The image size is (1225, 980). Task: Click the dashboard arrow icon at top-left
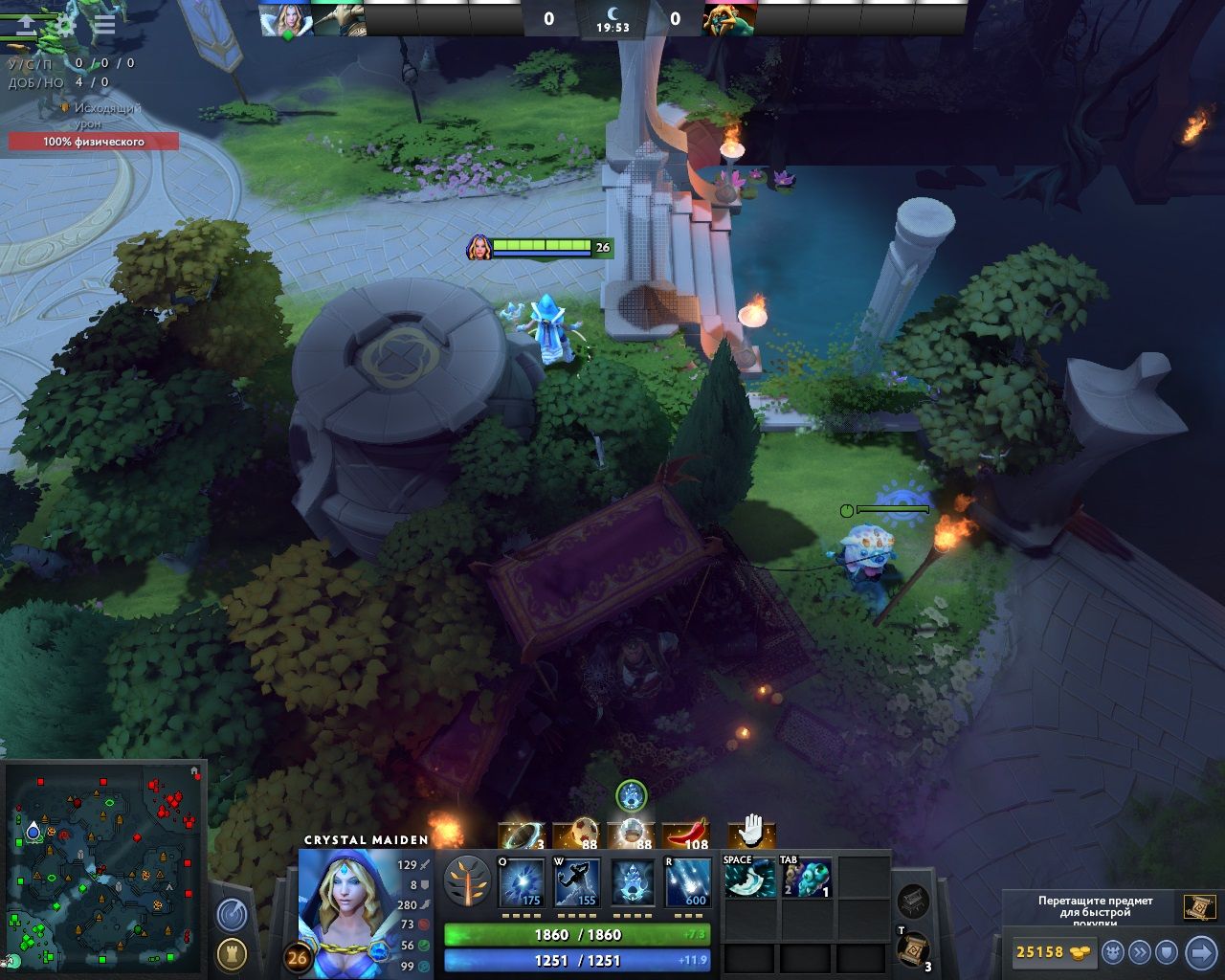click(x=26, y=25)
